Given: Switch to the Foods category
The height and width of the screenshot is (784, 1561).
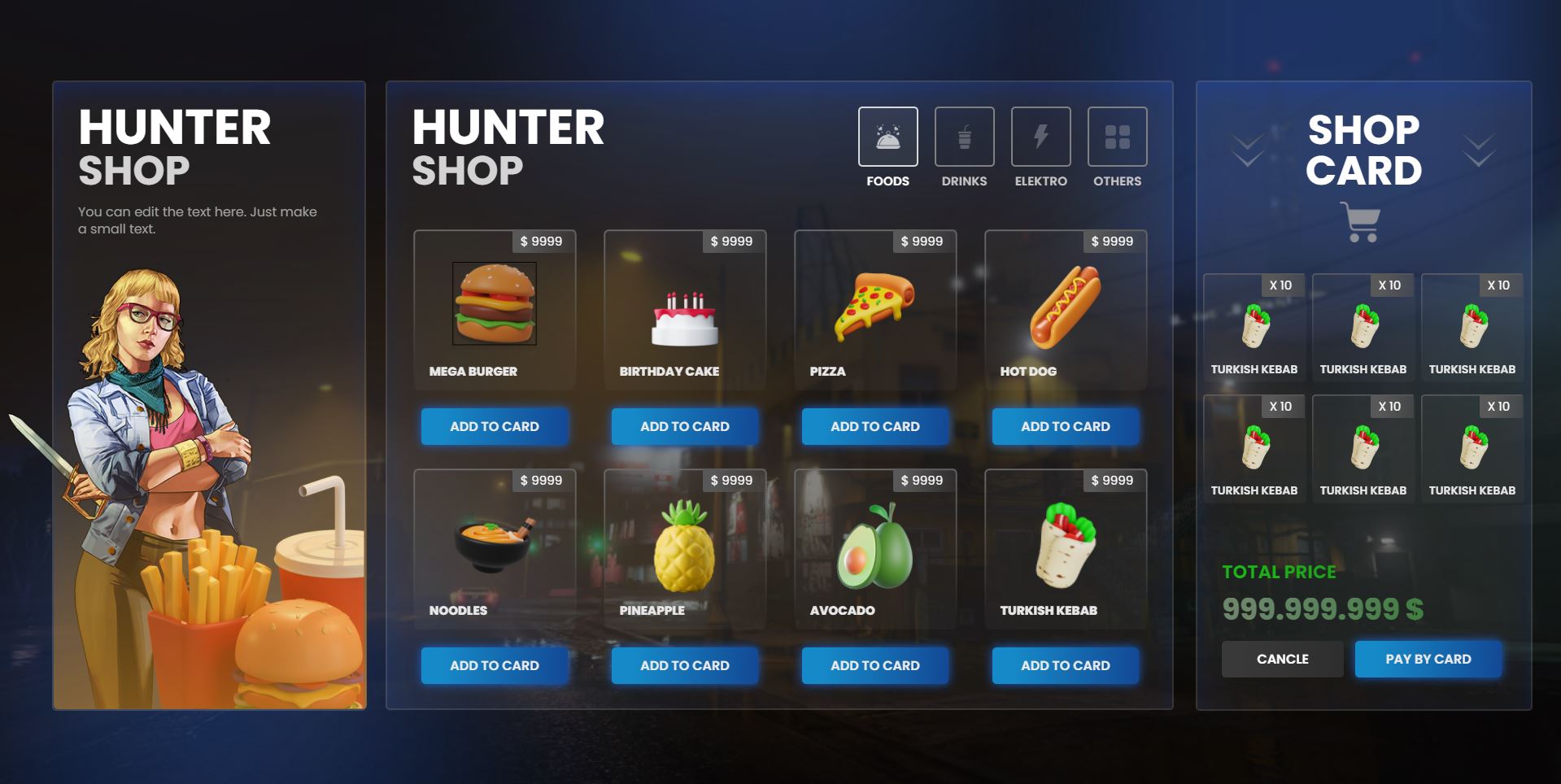Looking at the screenshot, I should click(887, 137).
